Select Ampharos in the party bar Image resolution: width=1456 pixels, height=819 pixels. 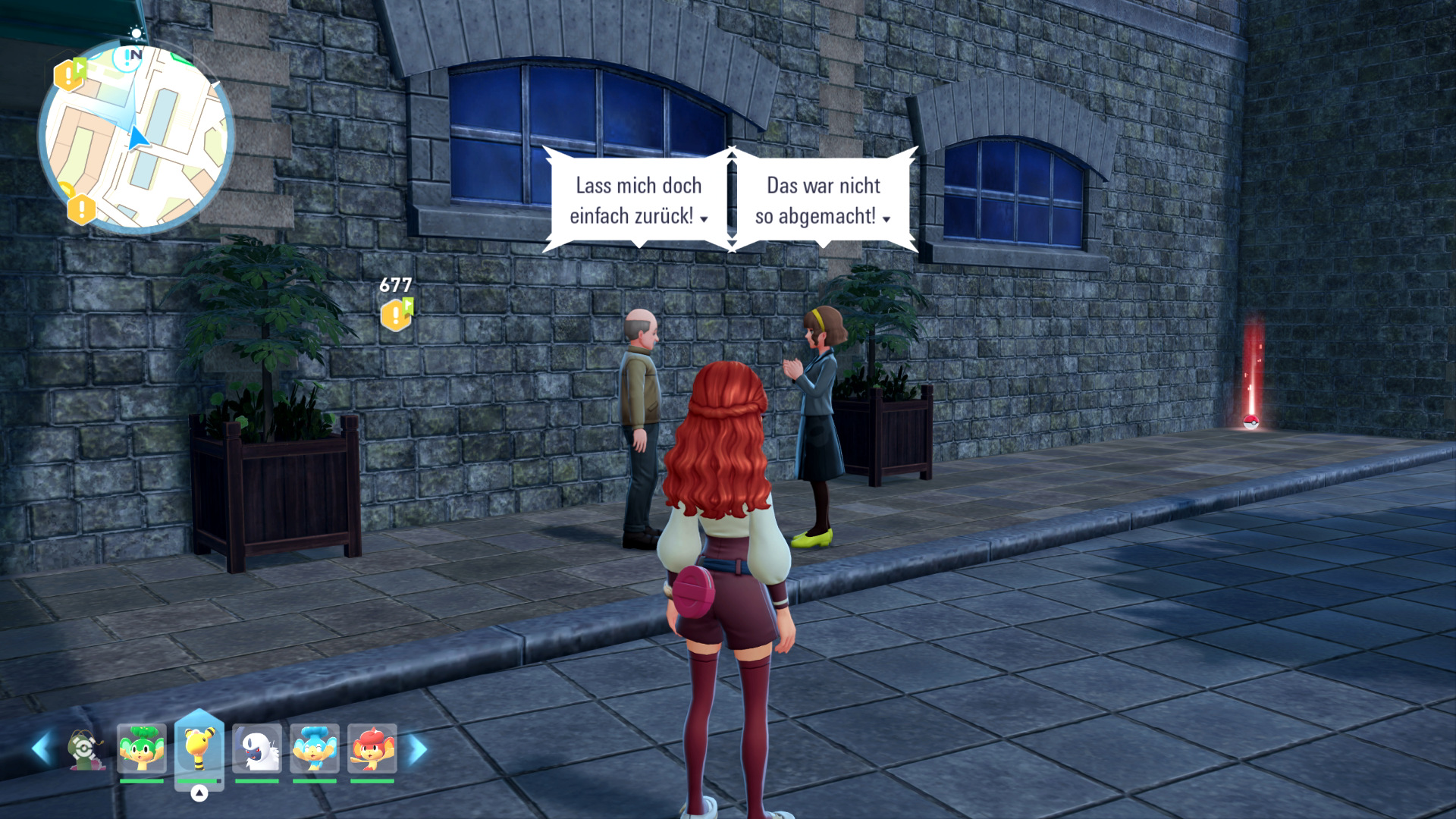pos(199,748)
